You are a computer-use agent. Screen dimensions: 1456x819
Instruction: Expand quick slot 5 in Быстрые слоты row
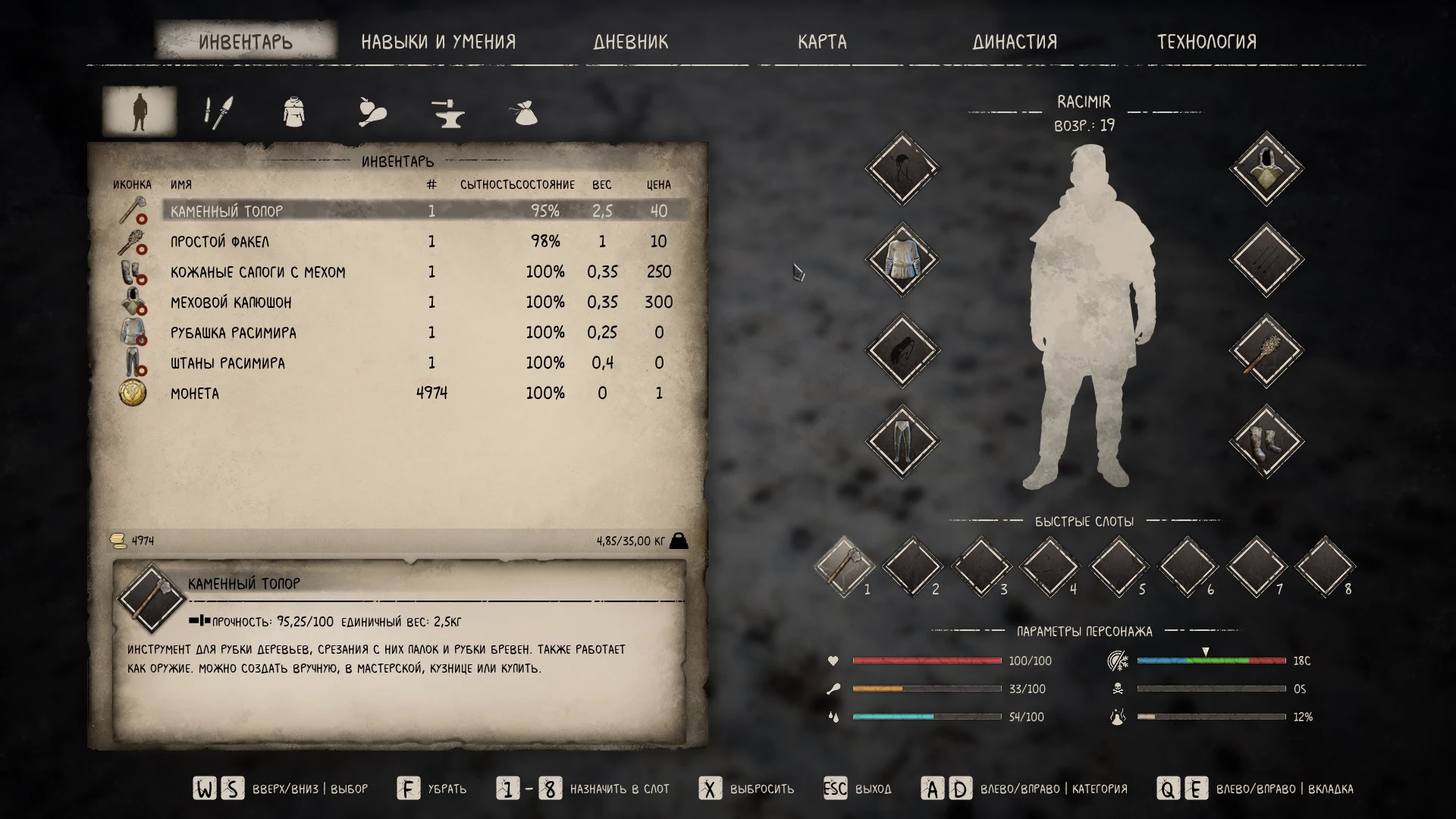tap(1119, 565)
